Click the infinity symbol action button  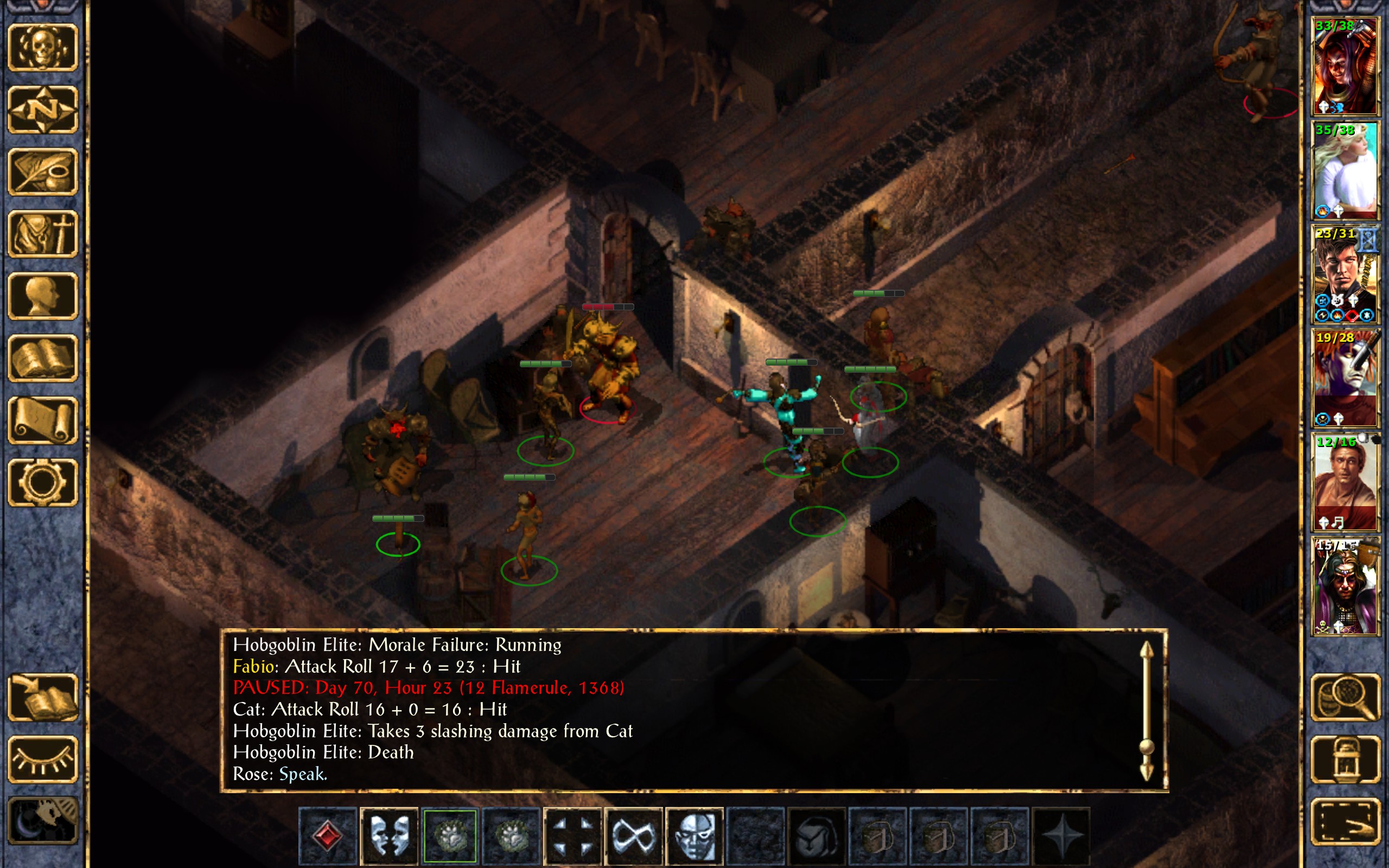pos(633,835)
